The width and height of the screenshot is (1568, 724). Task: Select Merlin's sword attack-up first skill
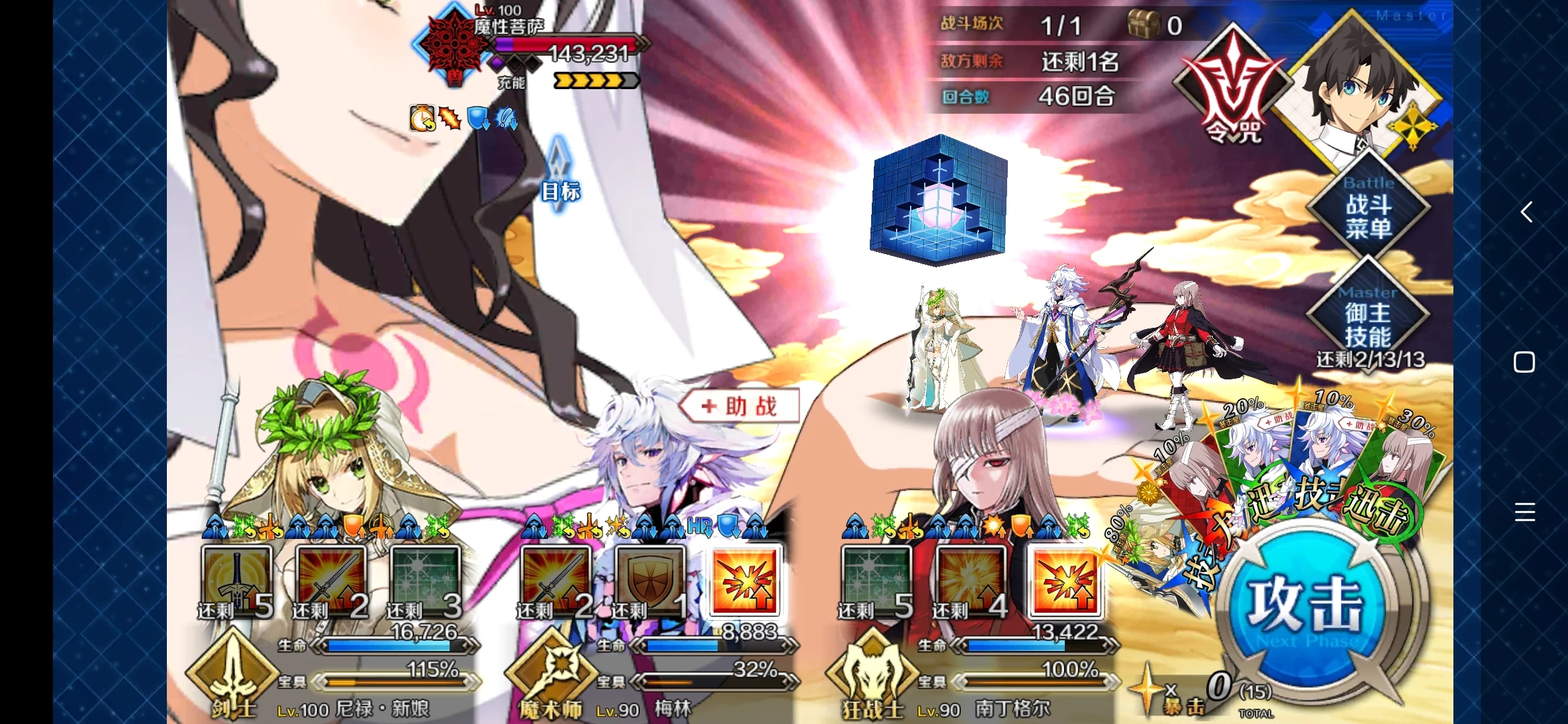pos(556,581)
